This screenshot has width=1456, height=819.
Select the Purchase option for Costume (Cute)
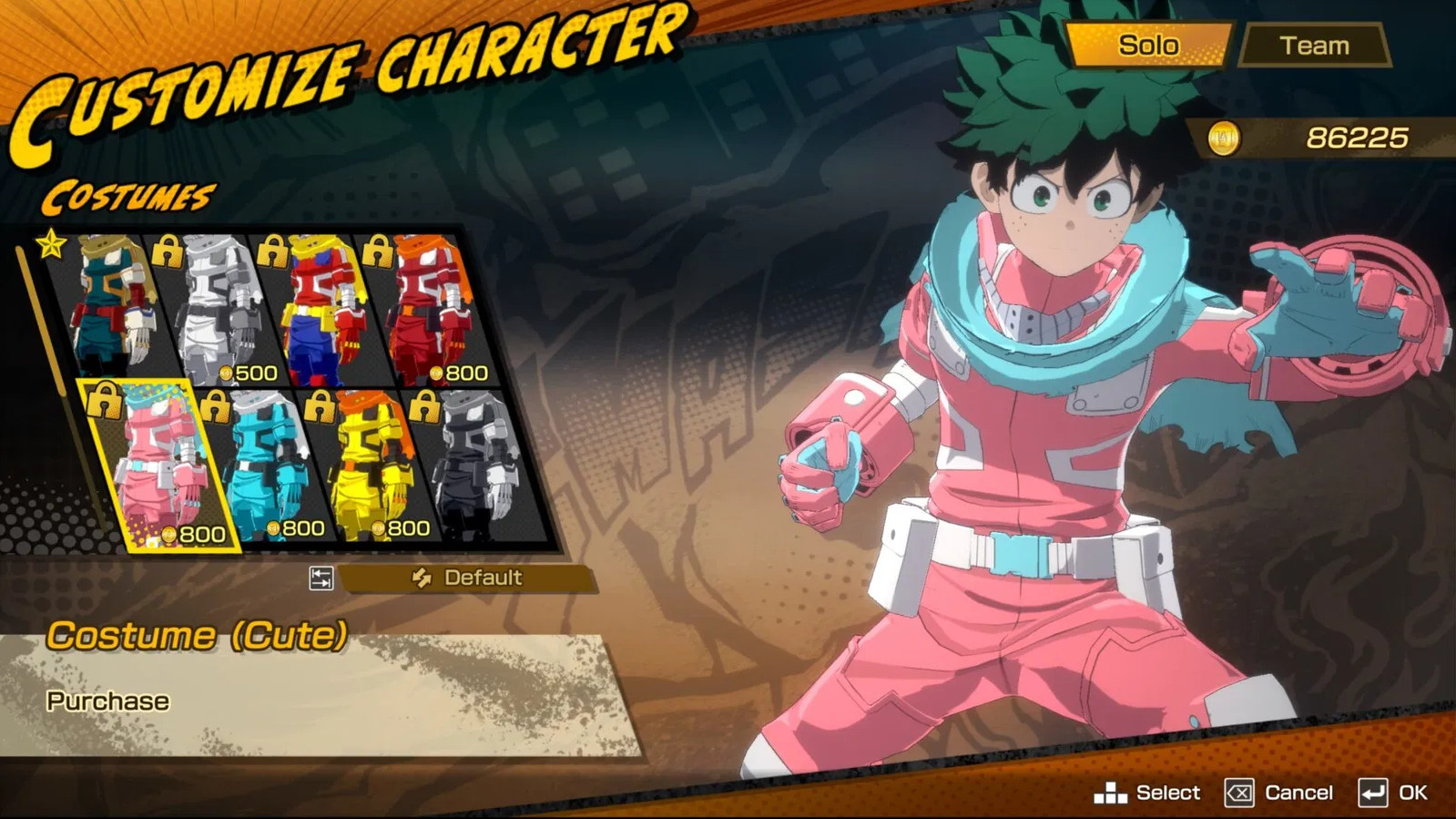106,701
